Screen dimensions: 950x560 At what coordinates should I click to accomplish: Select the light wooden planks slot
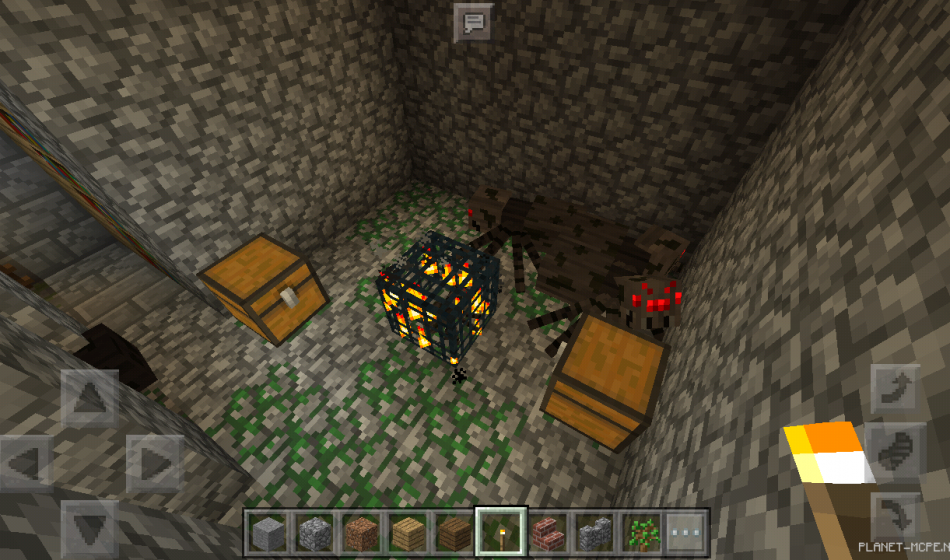tap(407, 530)
